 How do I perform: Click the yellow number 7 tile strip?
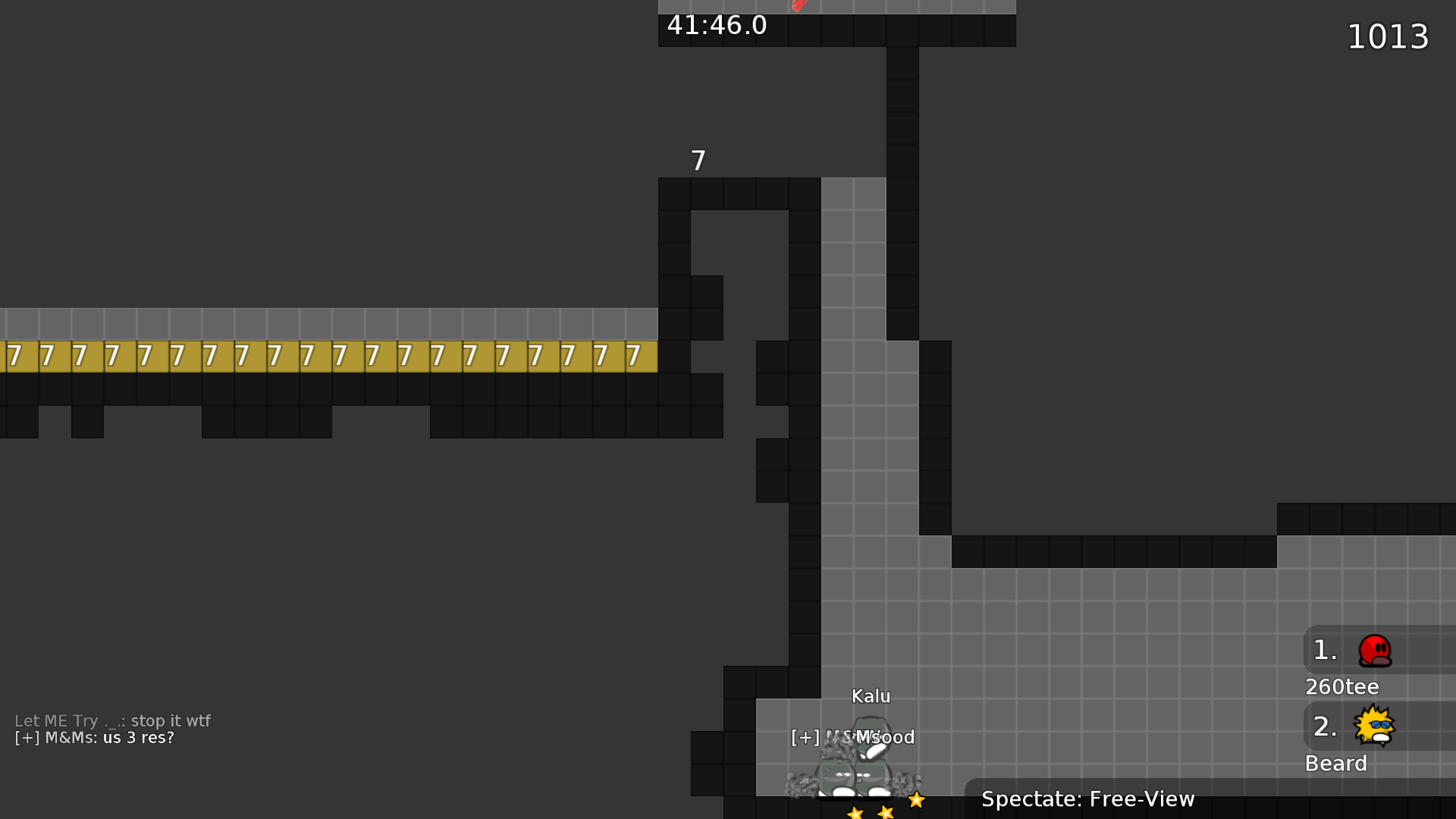click(x=326, y=354)
